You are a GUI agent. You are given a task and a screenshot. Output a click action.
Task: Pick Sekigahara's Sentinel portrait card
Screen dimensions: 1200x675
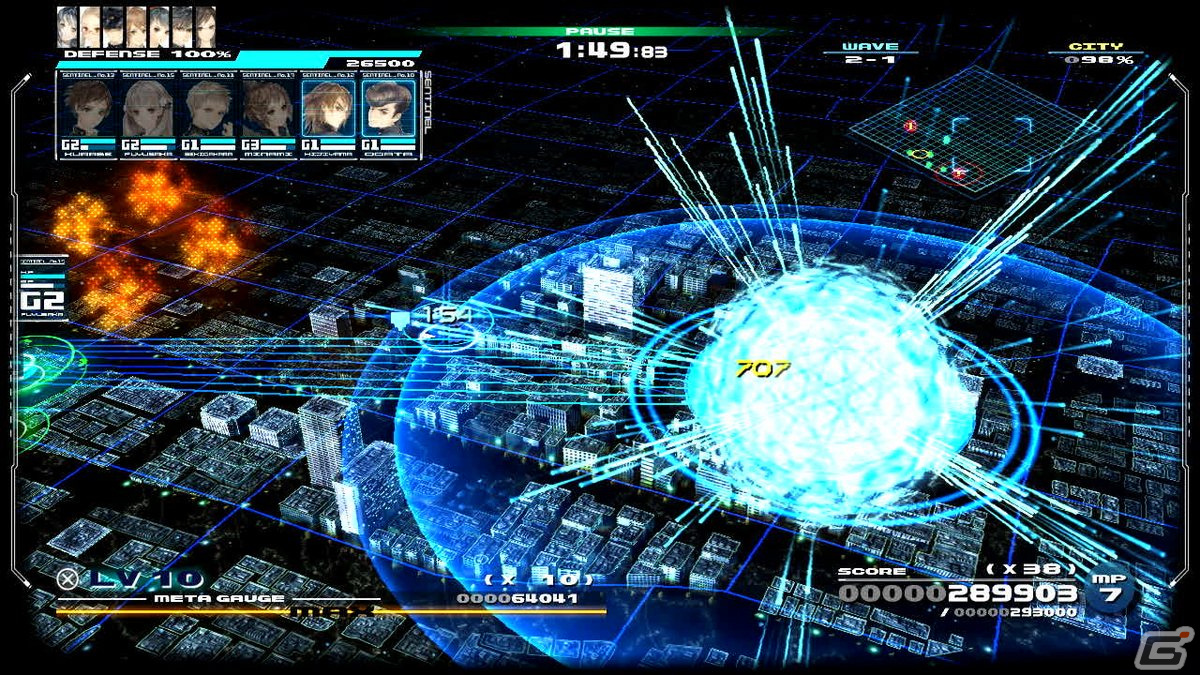pos(208,114)
